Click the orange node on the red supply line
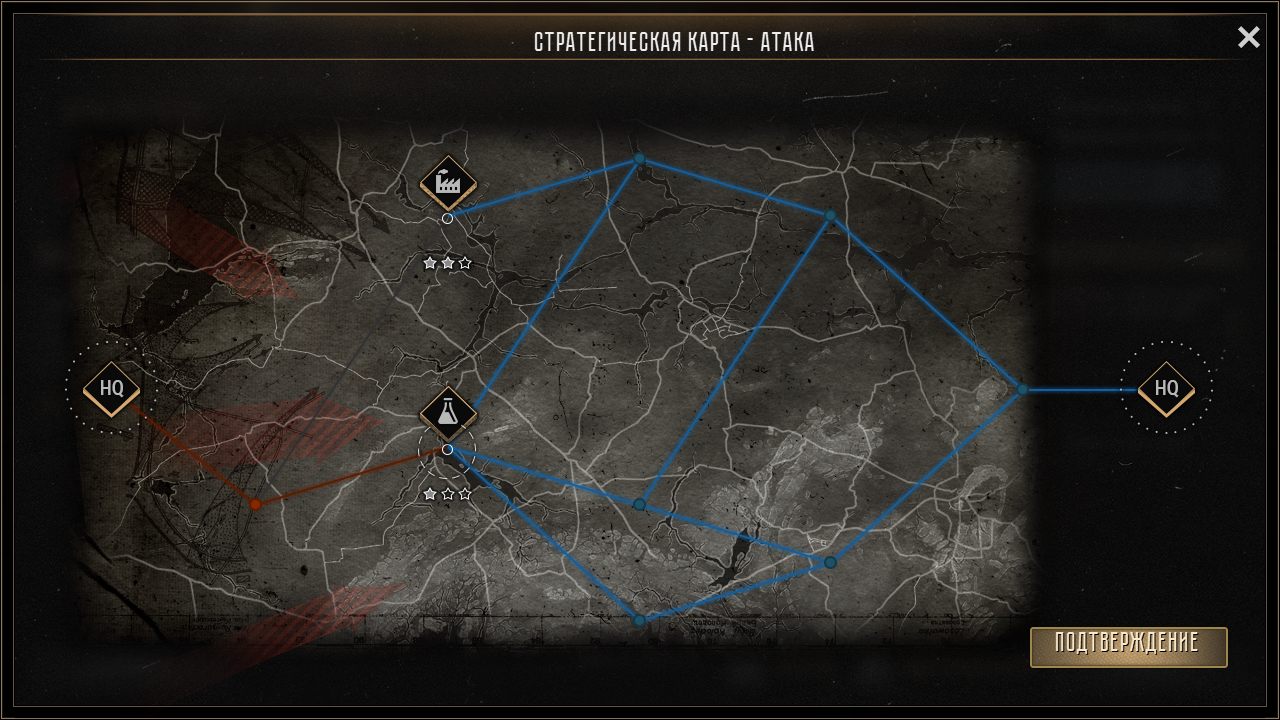This screenshot has width=1280, height=720. pyautogui.click(x=255, y=503)
